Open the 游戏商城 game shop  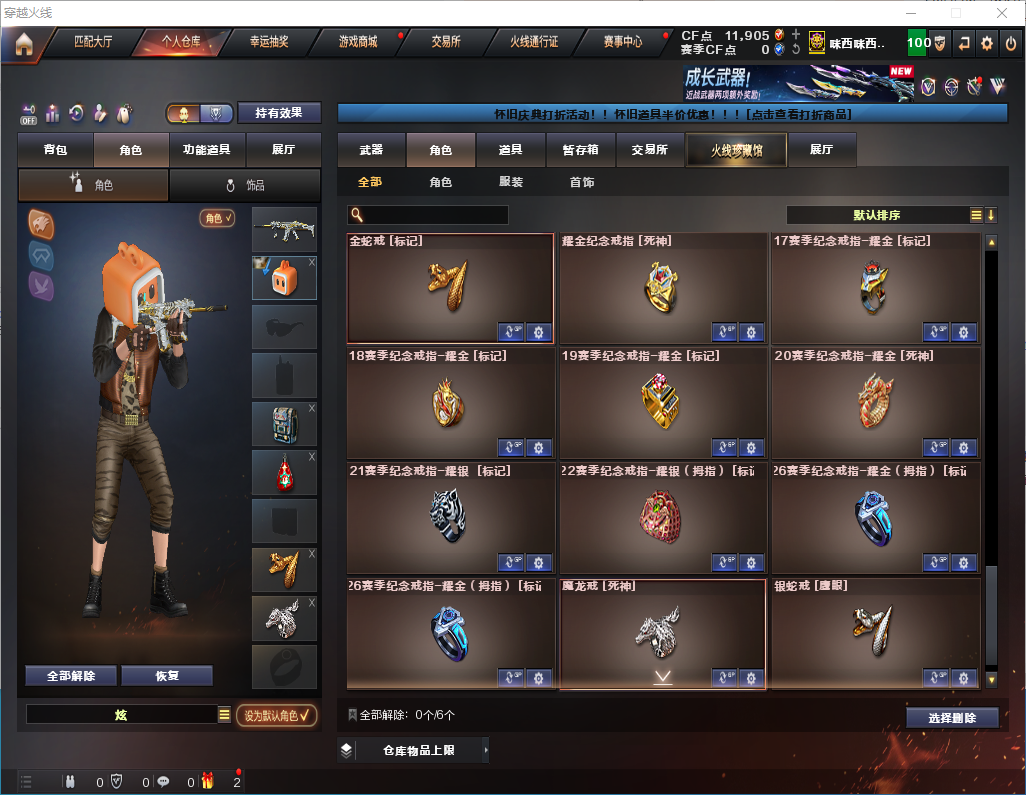coord(357,43)
